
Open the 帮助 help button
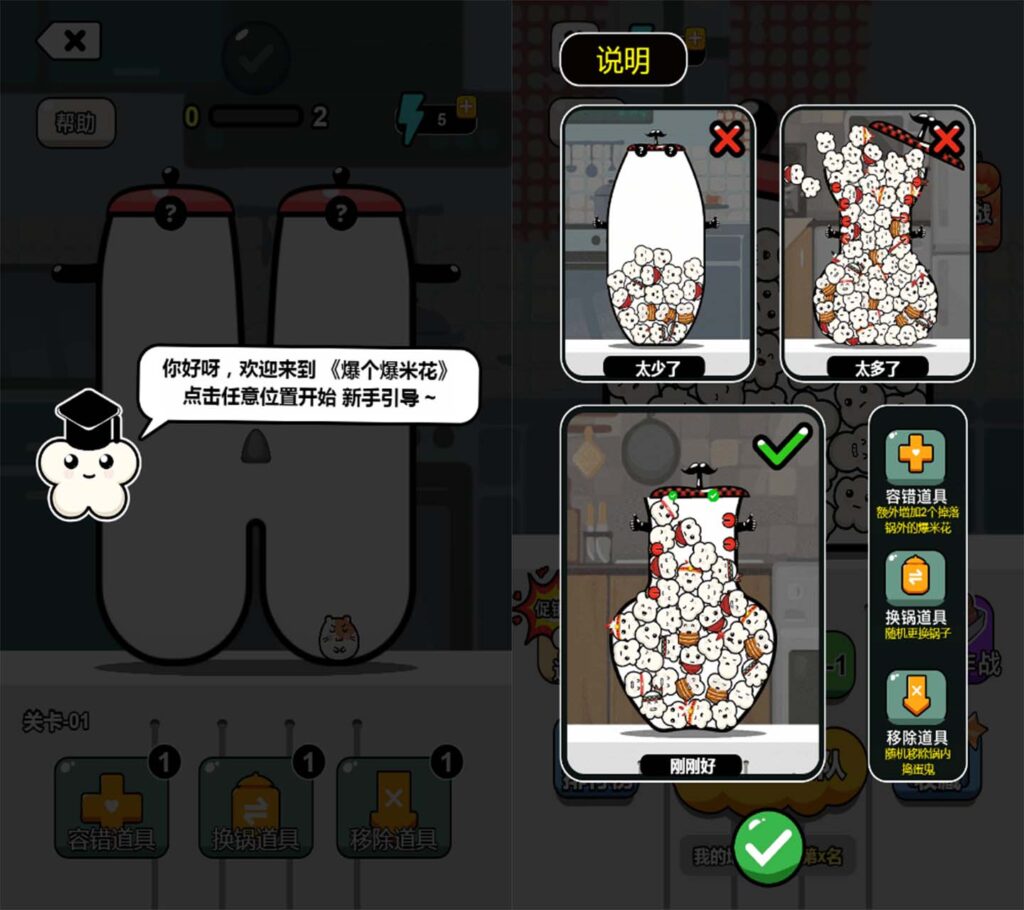pyautogui.click(x=76, y=123)
